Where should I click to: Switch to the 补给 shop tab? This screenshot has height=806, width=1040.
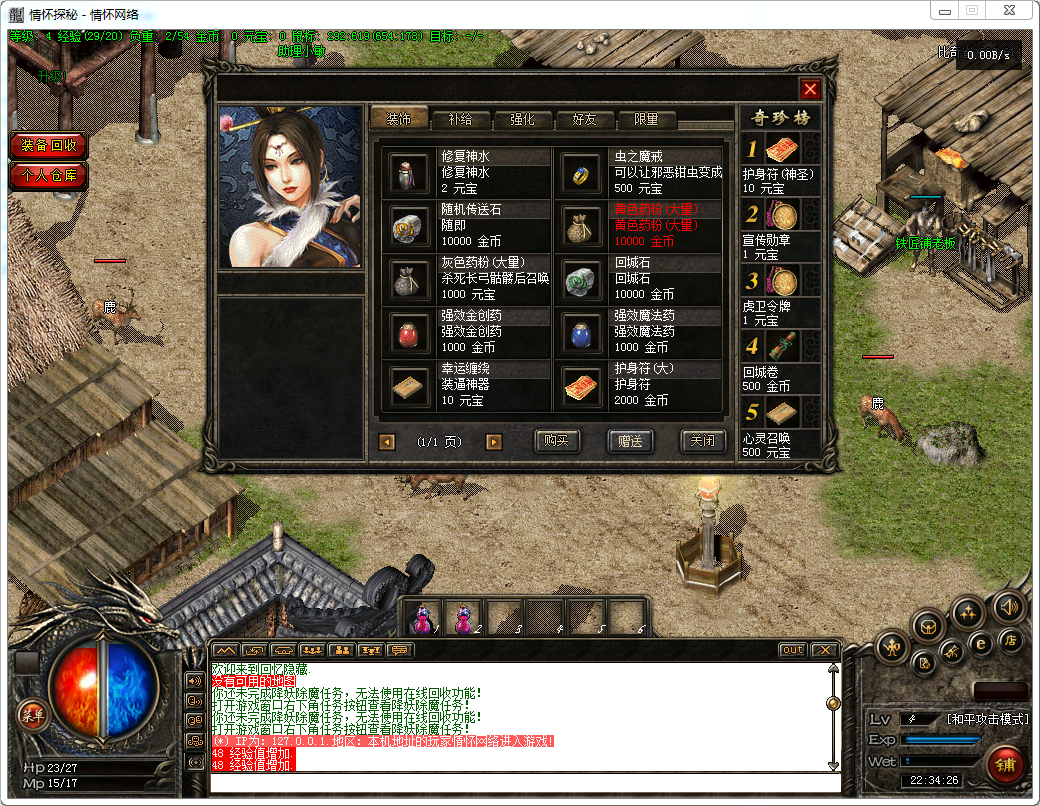[460, 119]
